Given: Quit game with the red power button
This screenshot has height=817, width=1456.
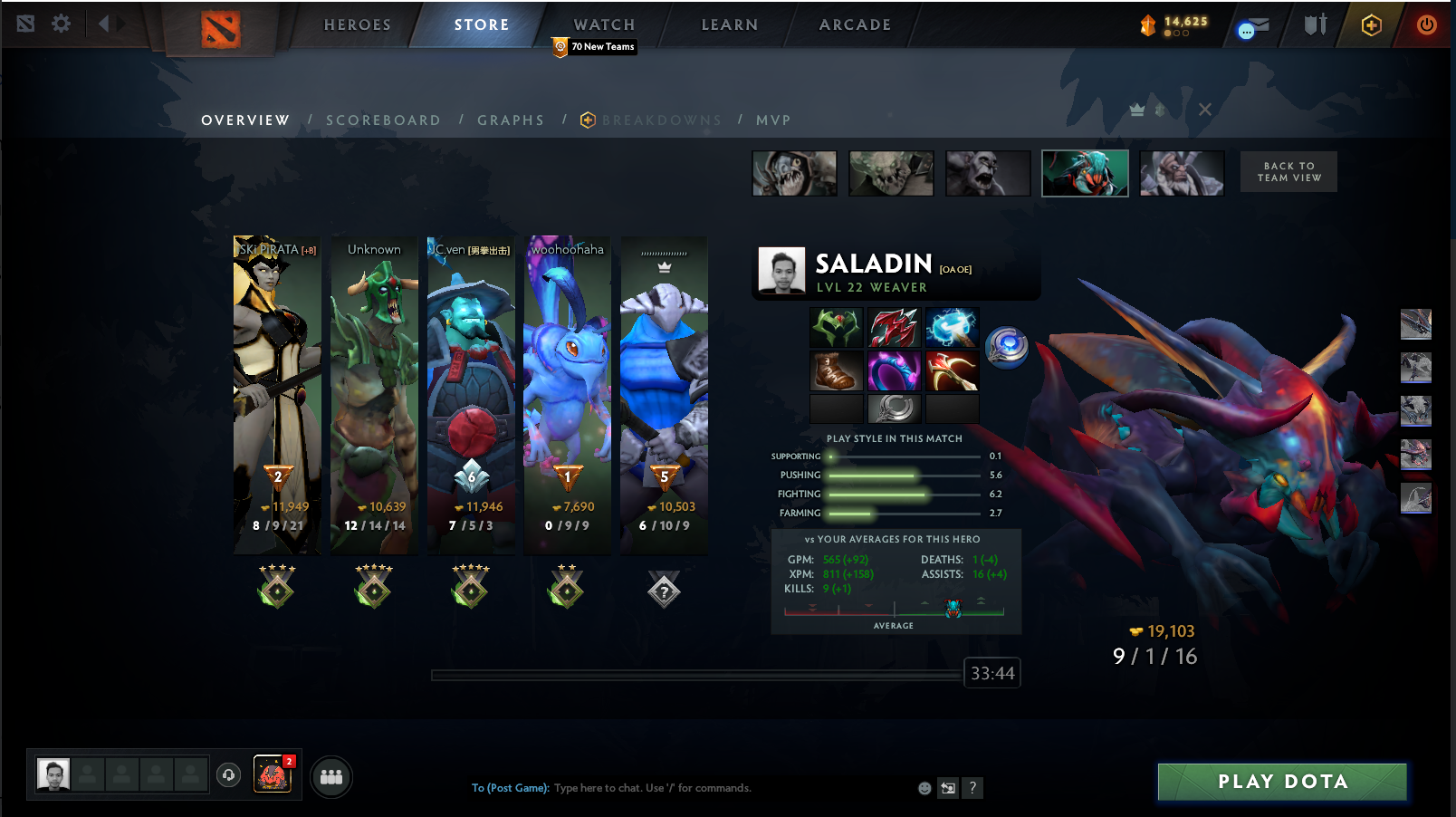Looking at the screenshot, I should [1426, 24].
